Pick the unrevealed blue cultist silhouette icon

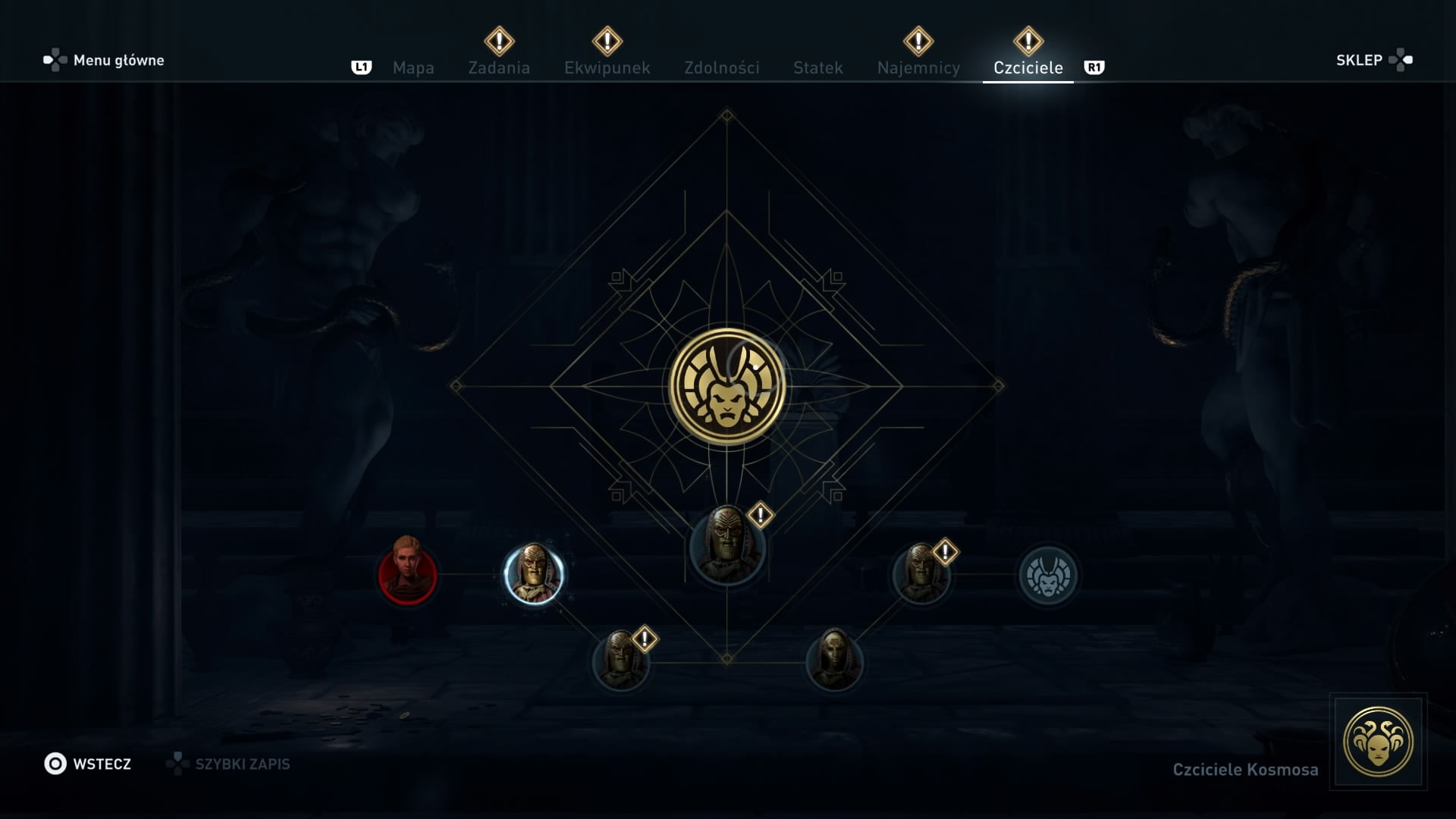(x=1048, y=576)
